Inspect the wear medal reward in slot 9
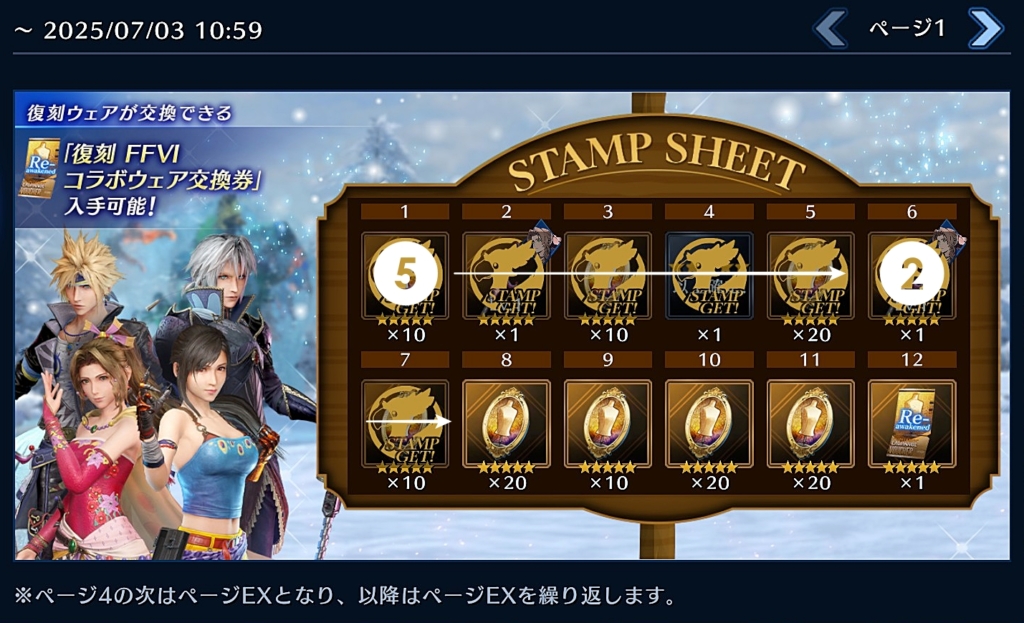The height and width of the screenshot is (623, 1024). pyautogui.click(x=607, y=423)
